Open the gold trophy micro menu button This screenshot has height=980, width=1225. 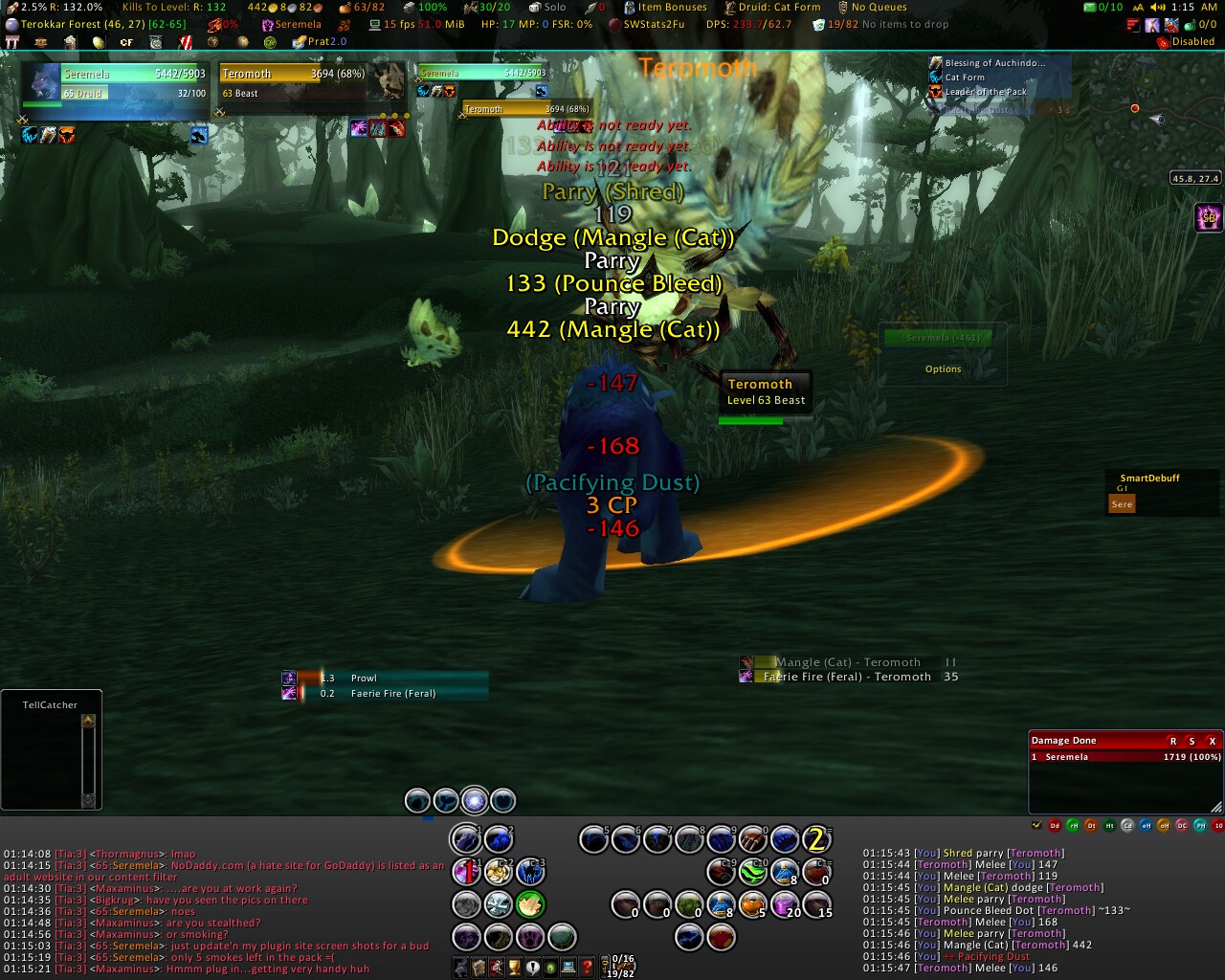click(x=515, y=968)
